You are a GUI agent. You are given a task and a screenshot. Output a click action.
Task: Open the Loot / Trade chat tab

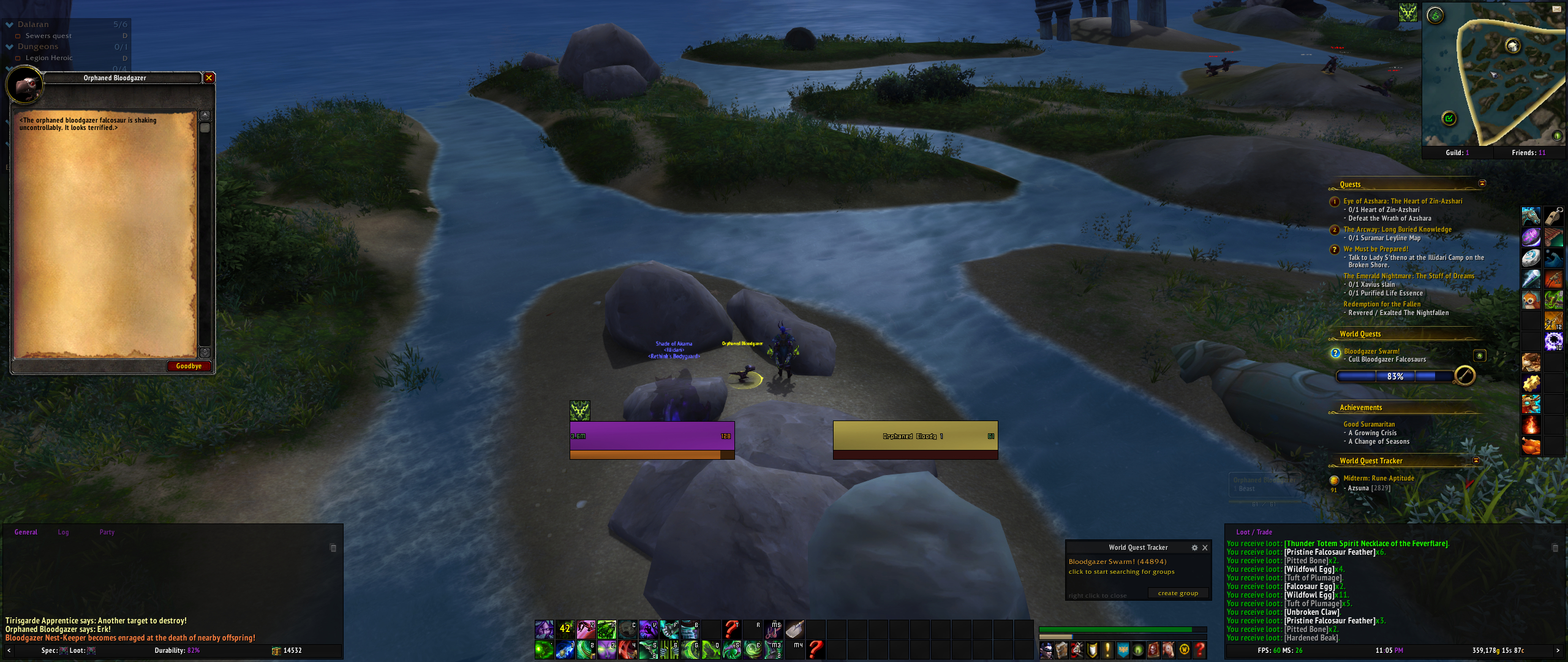pos(1254,532)
